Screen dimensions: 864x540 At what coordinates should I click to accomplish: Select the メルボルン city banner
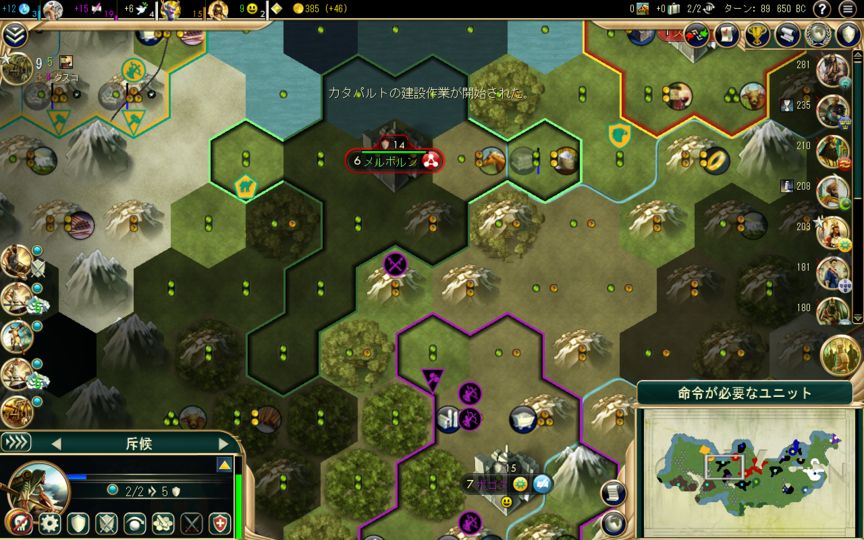[x=393, y=160]
